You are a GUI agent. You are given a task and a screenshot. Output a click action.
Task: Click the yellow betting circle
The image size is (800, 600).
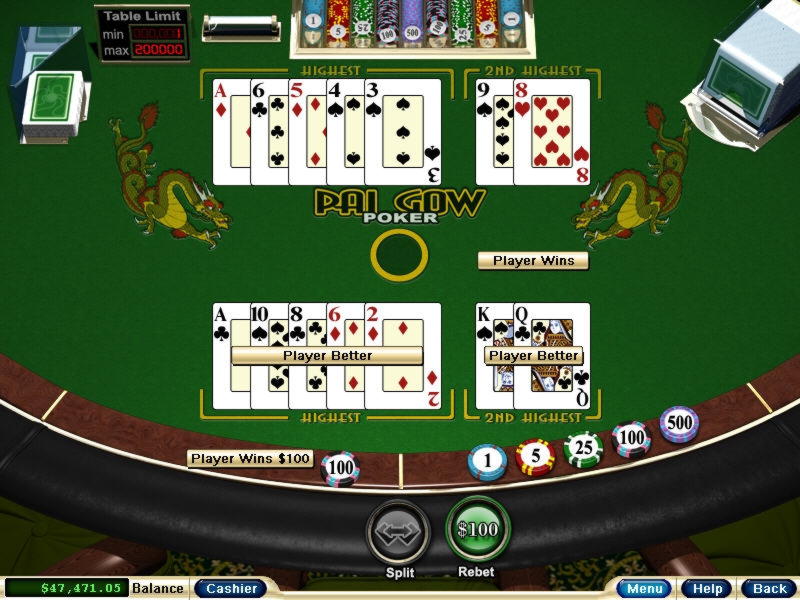click(399, 256)
